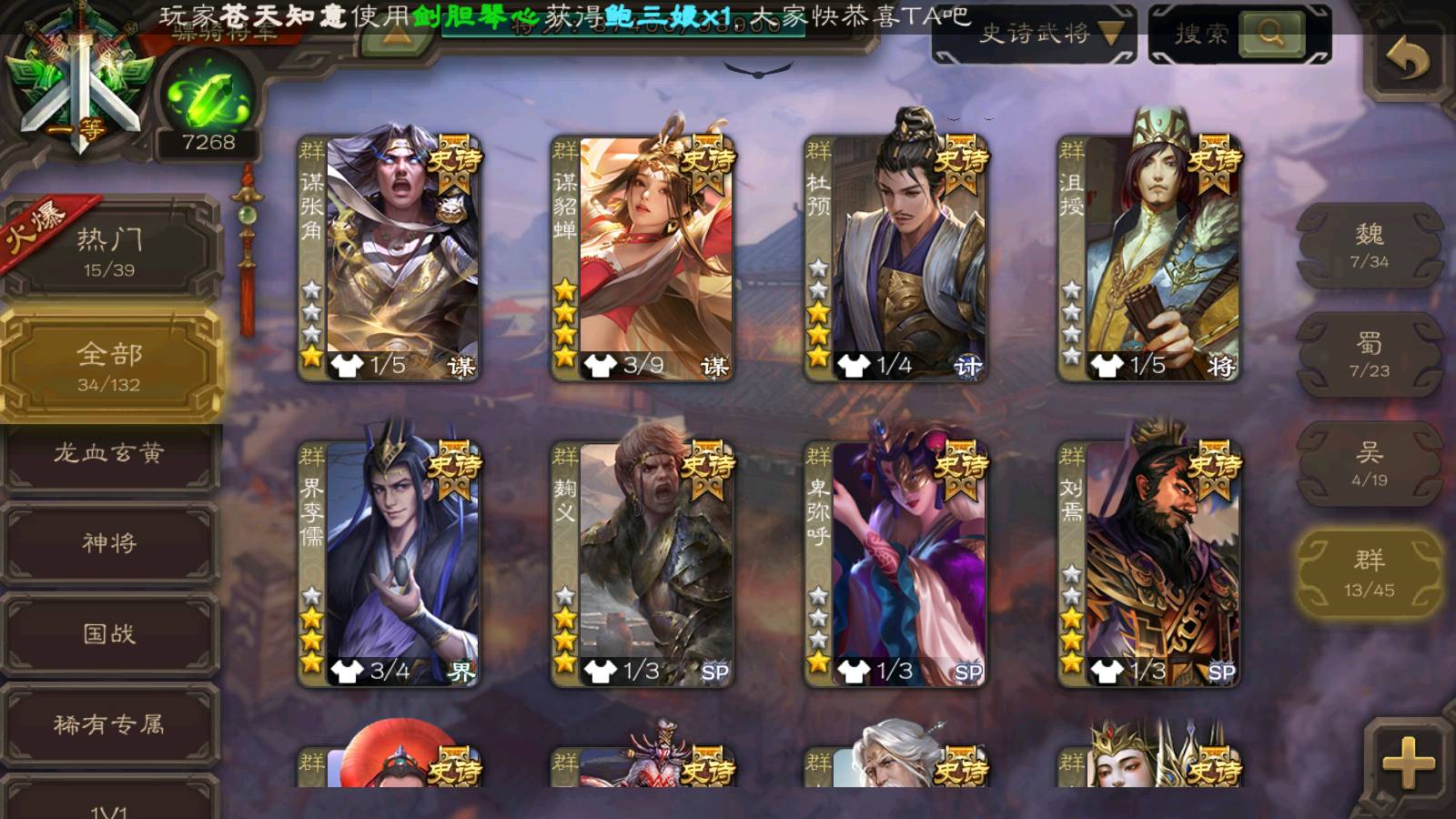Go back with the return arrow
Image resolution: width=1456 pixels, height=819 pixels.
tap(1407, 60)
